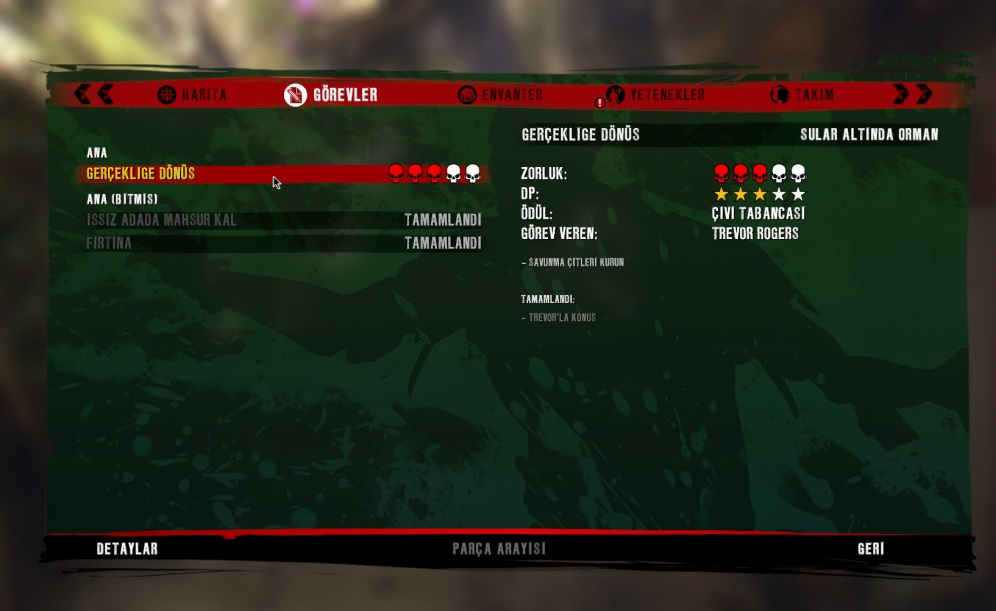This screenshot has height=611, width=996.
Task: Open Detaylar at the bottom bar
Action: 127,549
